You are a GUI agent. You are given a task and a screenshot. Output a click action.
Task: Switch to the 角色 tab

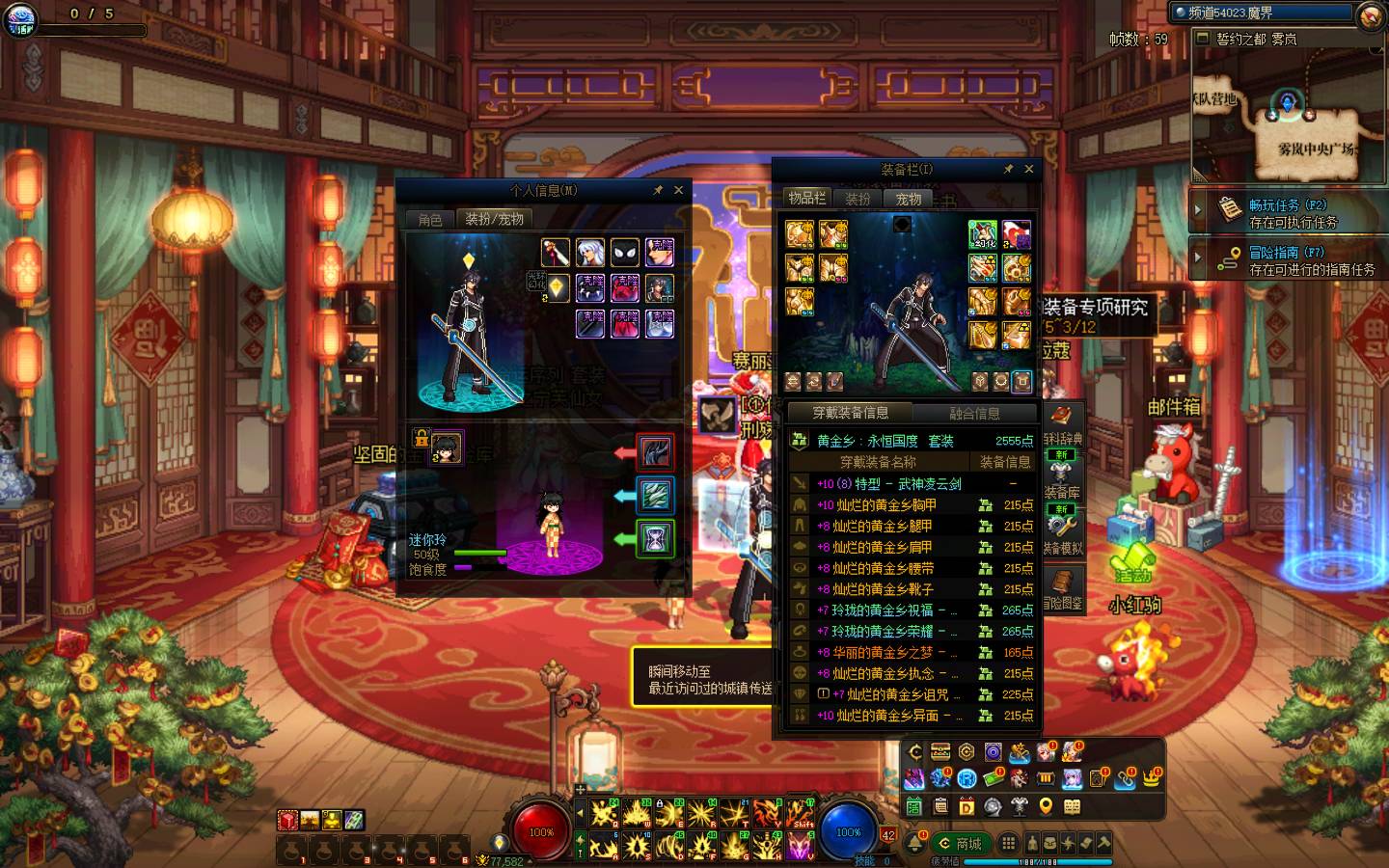click(430, 220)
